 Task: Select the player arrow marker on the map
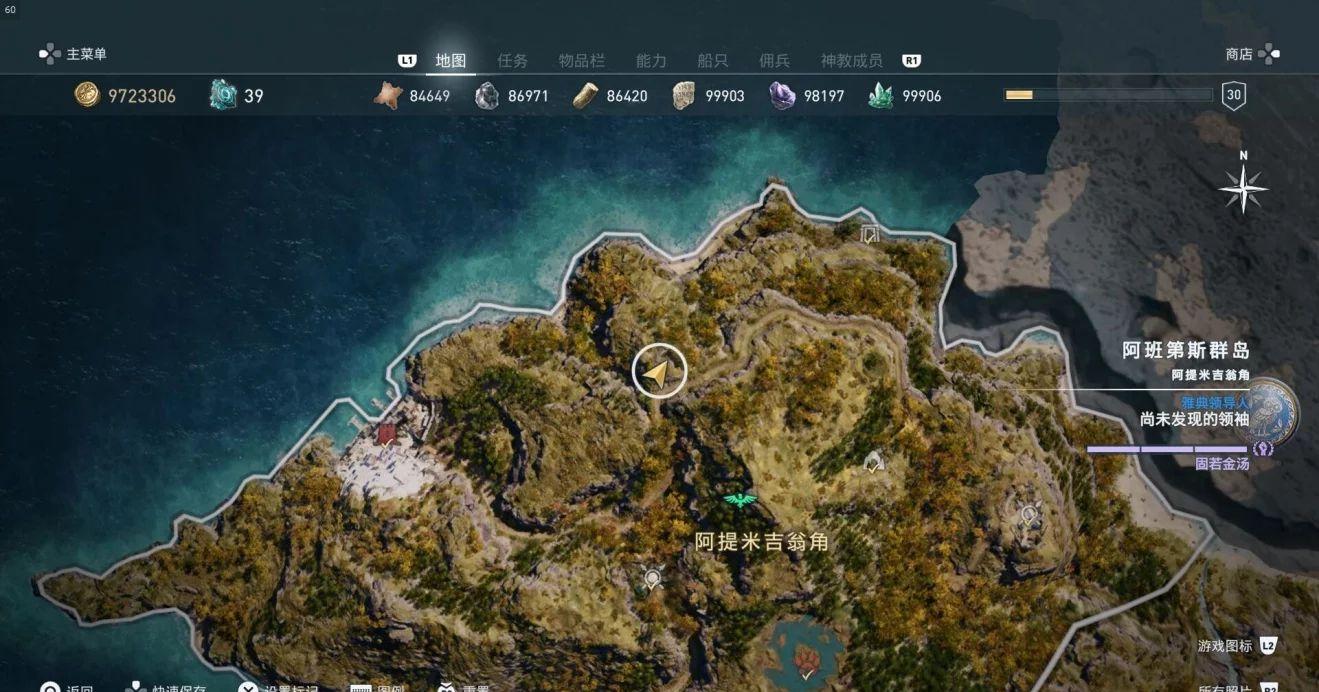click(x=659, y=371)
